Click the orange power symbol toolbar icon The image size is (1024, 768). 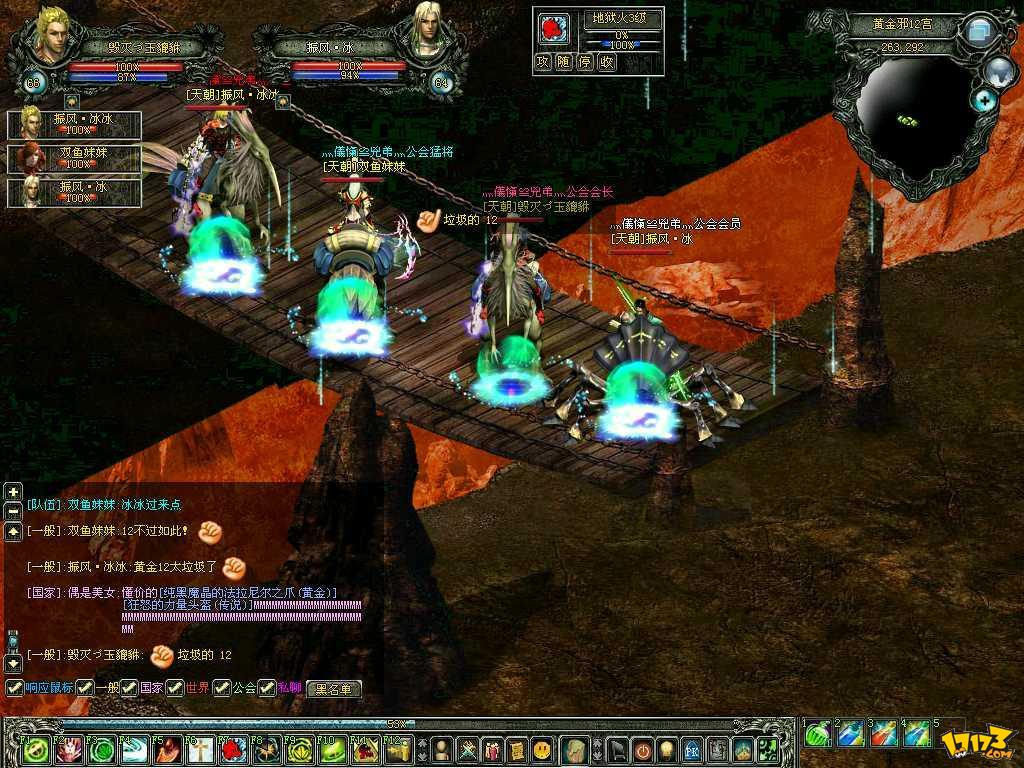642,749
